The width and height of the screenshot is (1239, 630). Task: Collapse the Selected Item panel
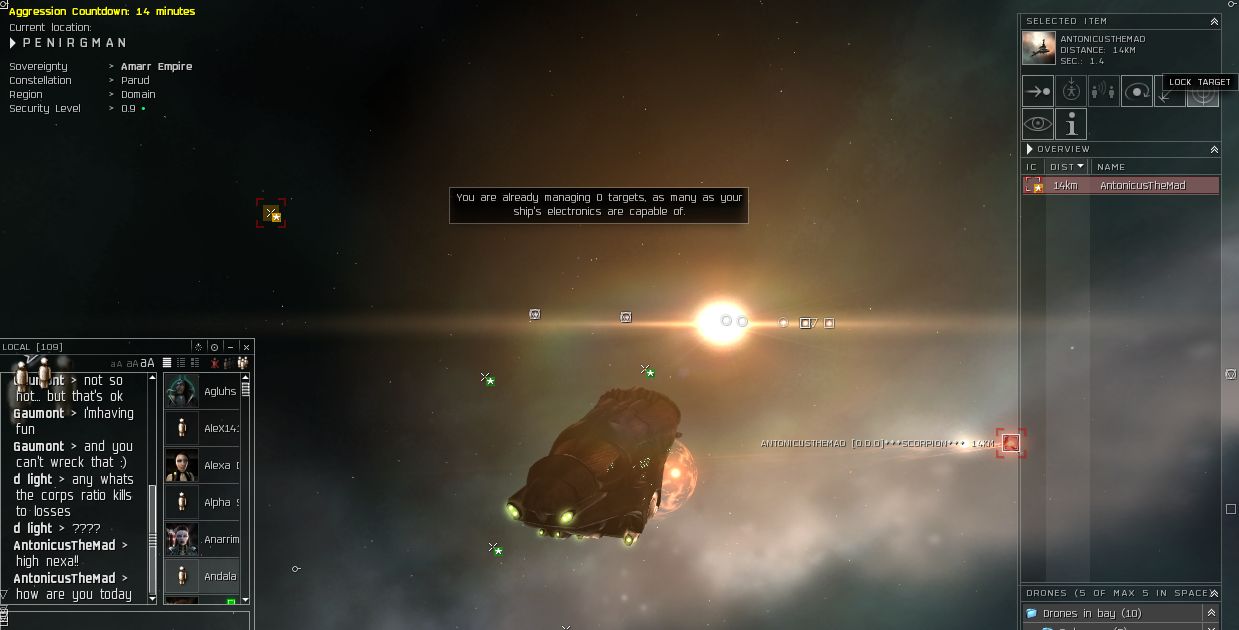pyautogui.click(x=1214, y=20)
